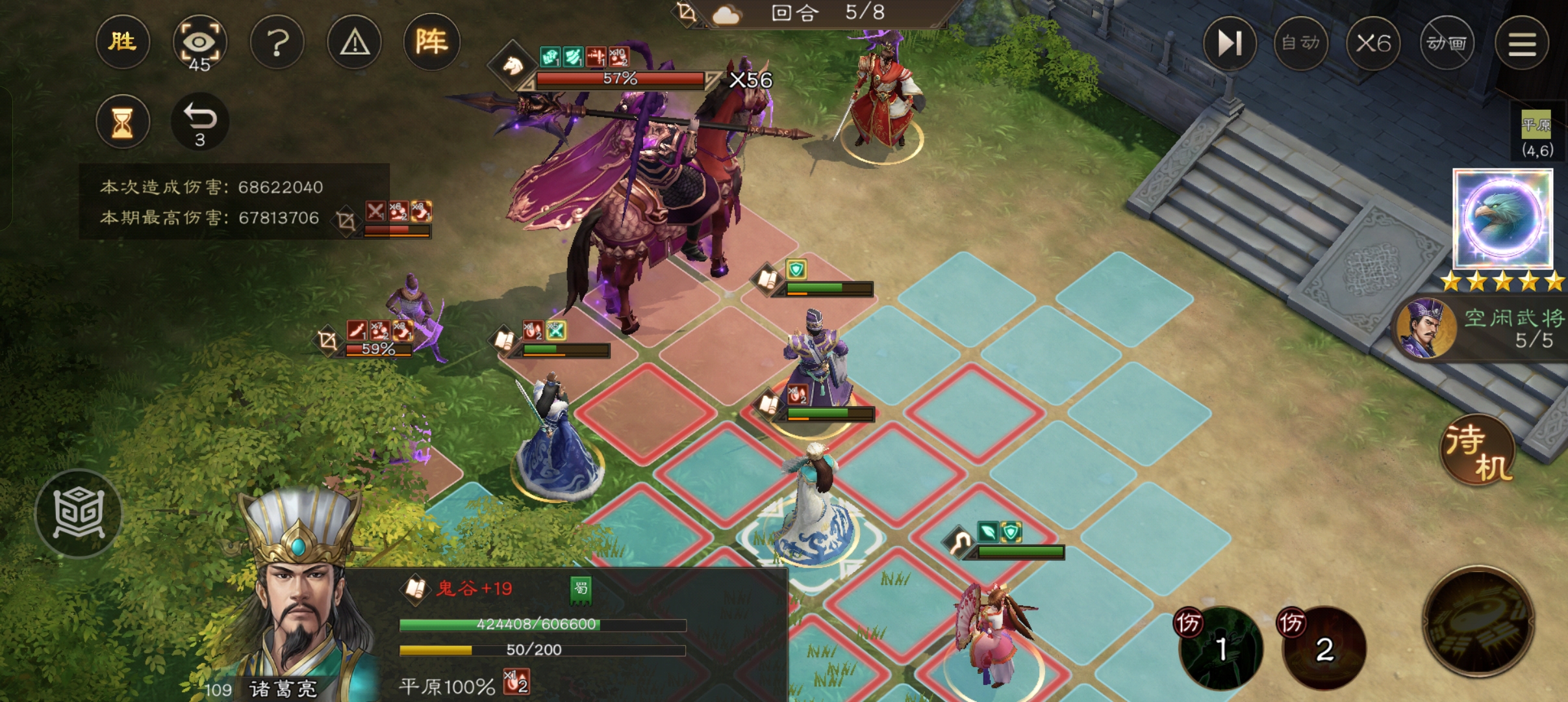Open the 胜 victory conditions button
The image size is (1568, 702).
123,42
